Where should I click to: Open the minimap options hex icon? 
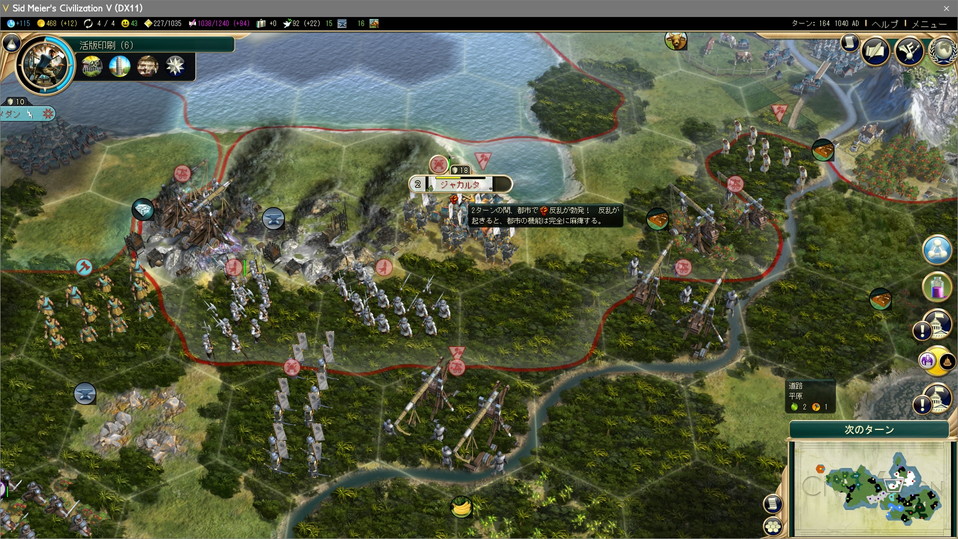772,525
